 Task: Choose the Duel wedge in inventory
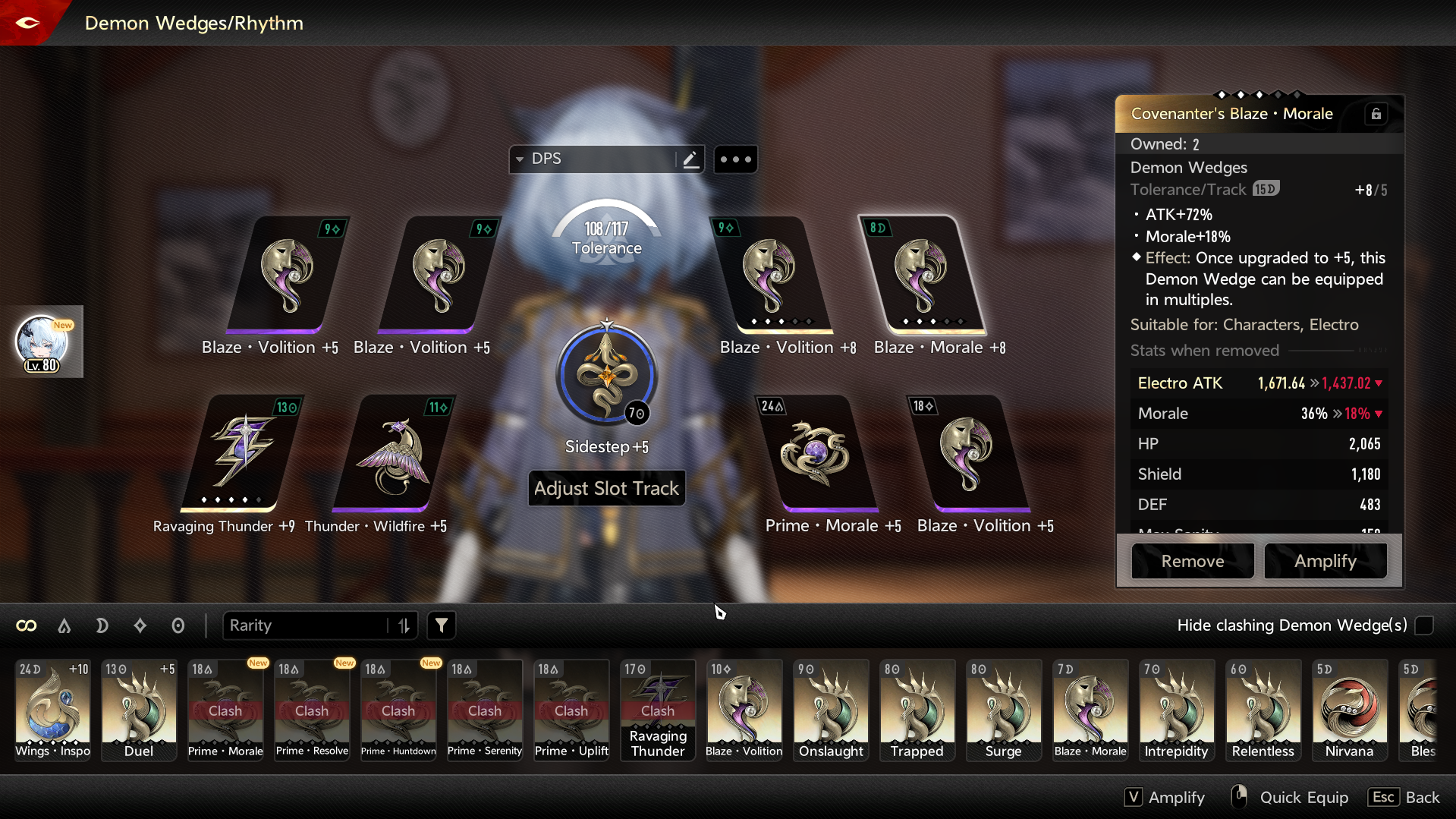pyautogui.click(x=139, y=710)
